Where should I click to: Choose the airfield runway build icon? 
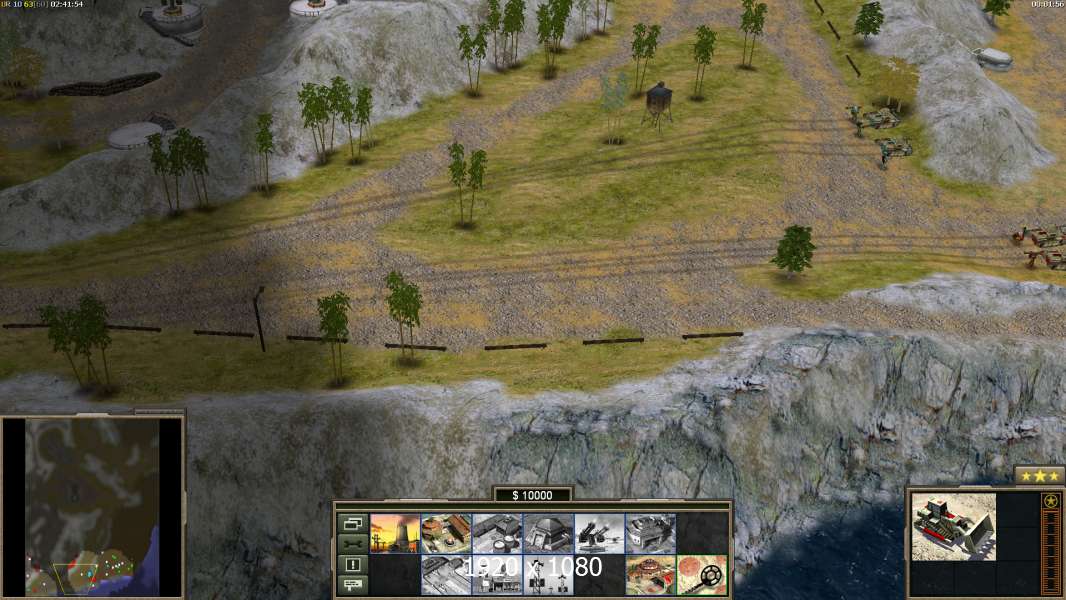pyautogui.click(x=446, y=575)
